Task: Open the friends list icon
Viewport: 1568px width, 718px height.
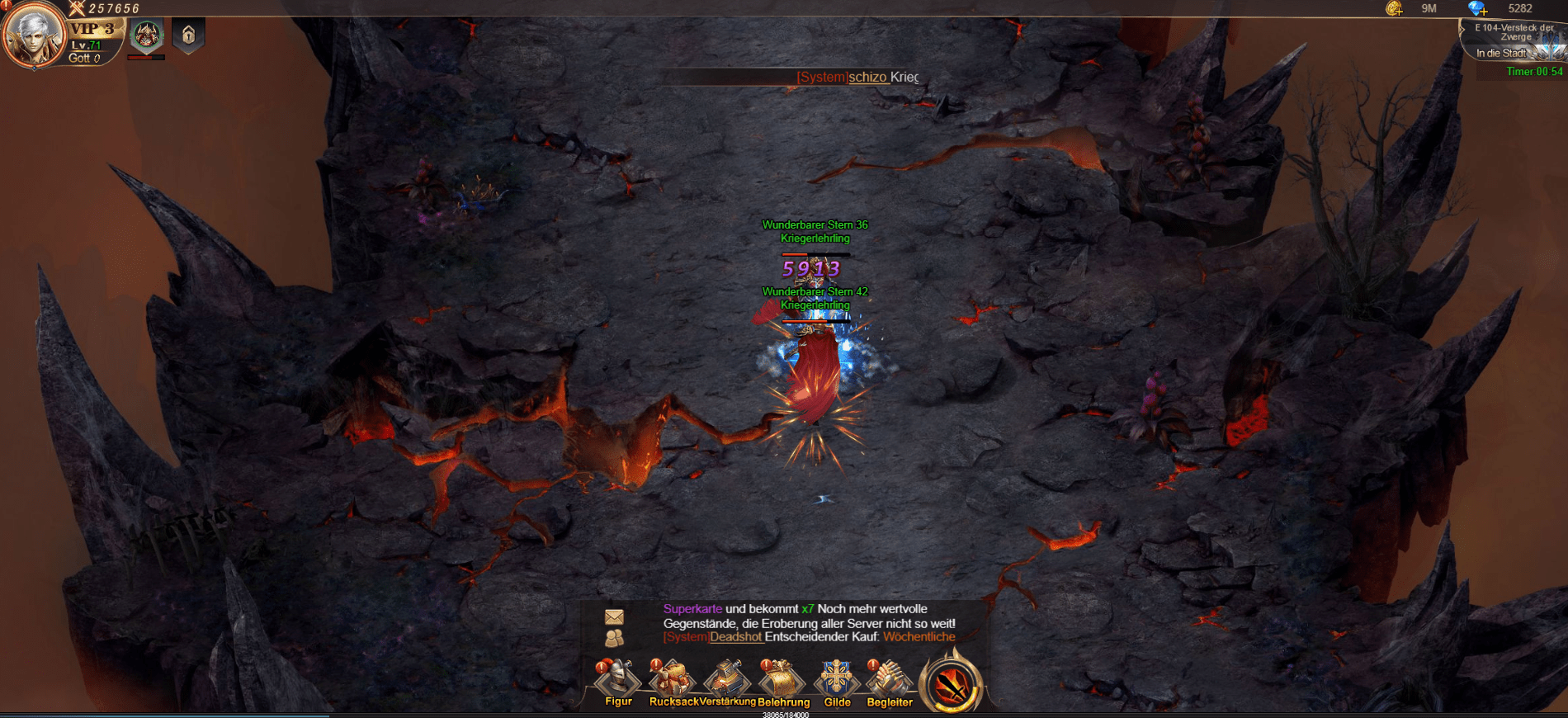Action: coord(614,638)
